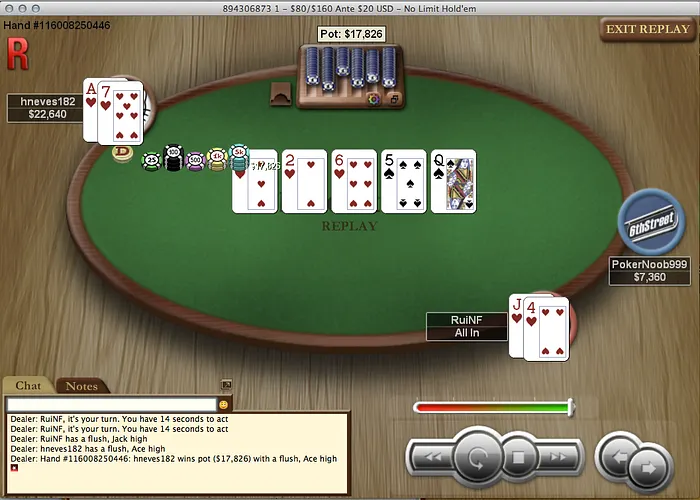Open the emoticon smiley picker
The width and height of the screenshot is (700, 500).
click(x=224, y=404)
